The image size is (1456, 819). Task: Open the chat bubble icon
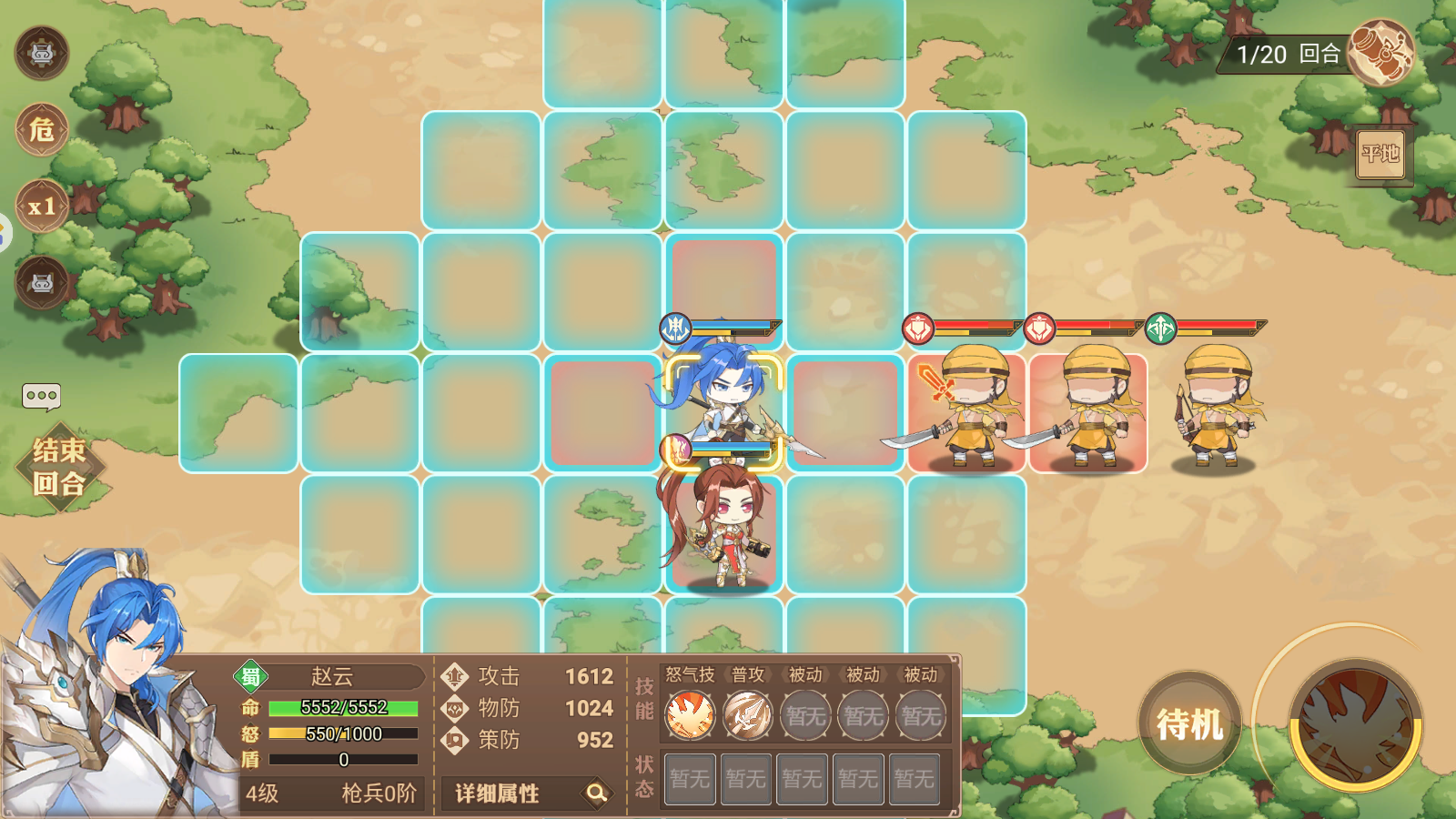42,396
